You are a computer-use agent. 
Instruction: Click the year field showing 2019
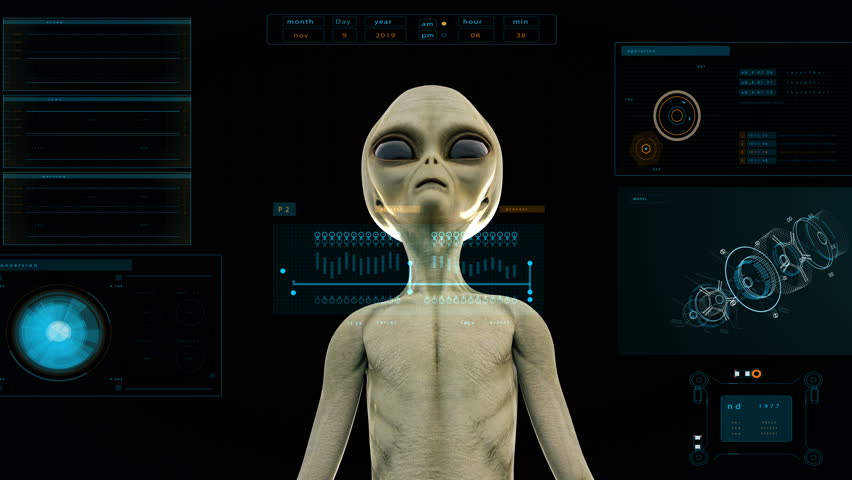coord(384,35)
